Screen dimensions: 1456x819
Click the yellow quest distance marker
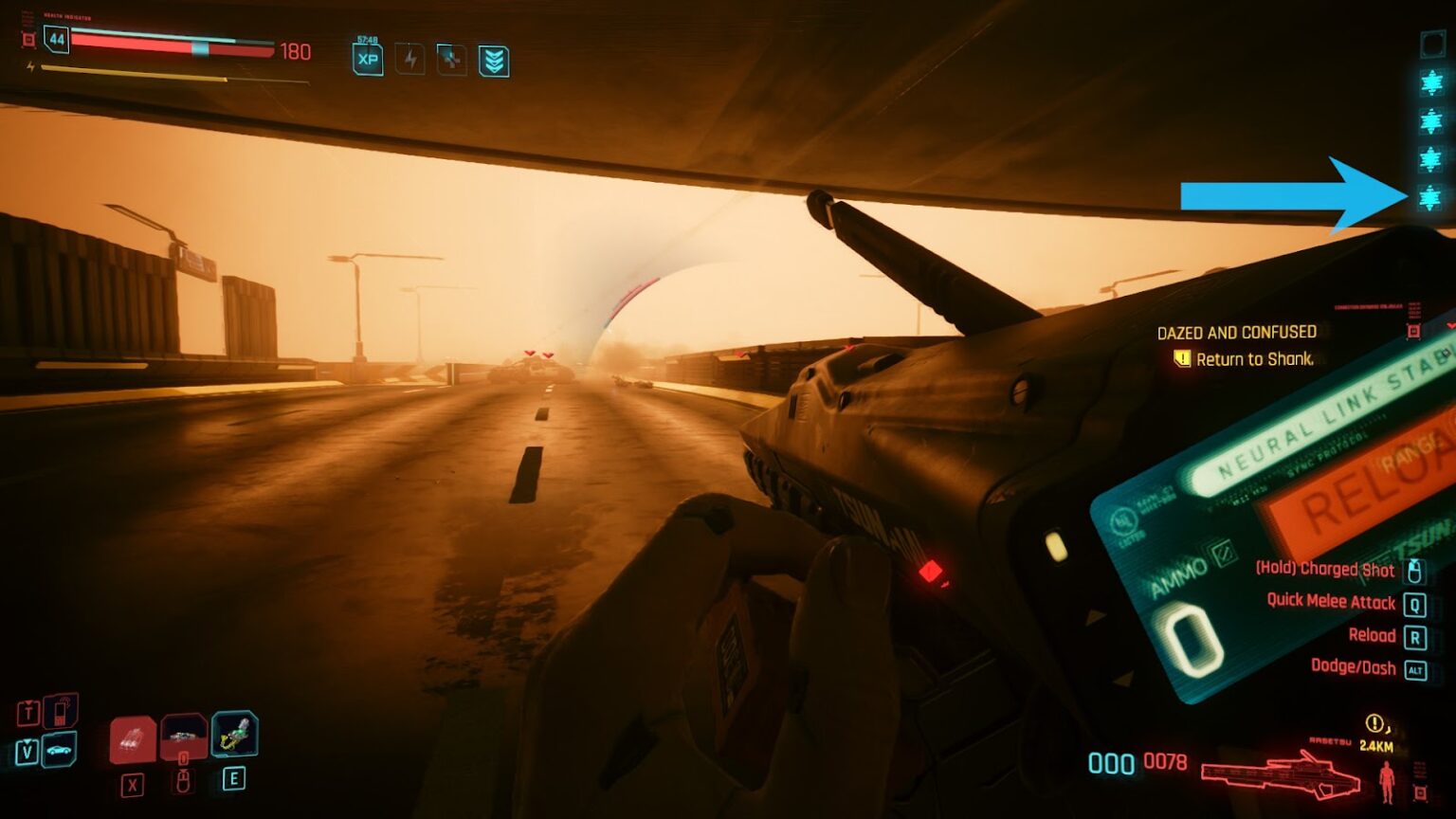pyautogui.click(x=1375, y=726)
